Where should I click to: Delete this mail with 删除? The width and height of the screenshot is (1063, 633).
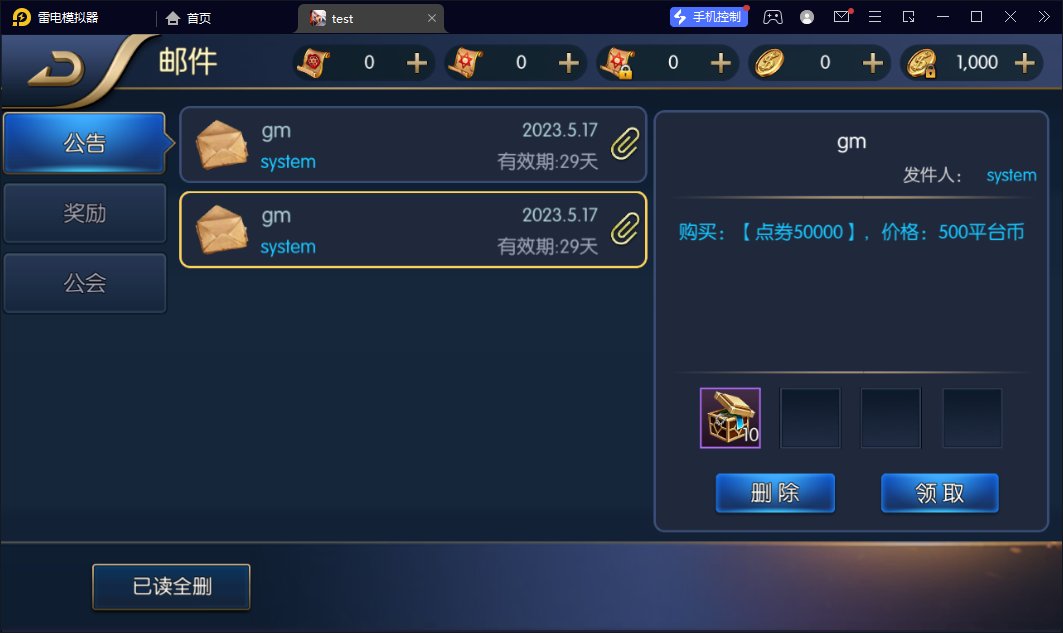pyautogui.click(x=774, y=493)
